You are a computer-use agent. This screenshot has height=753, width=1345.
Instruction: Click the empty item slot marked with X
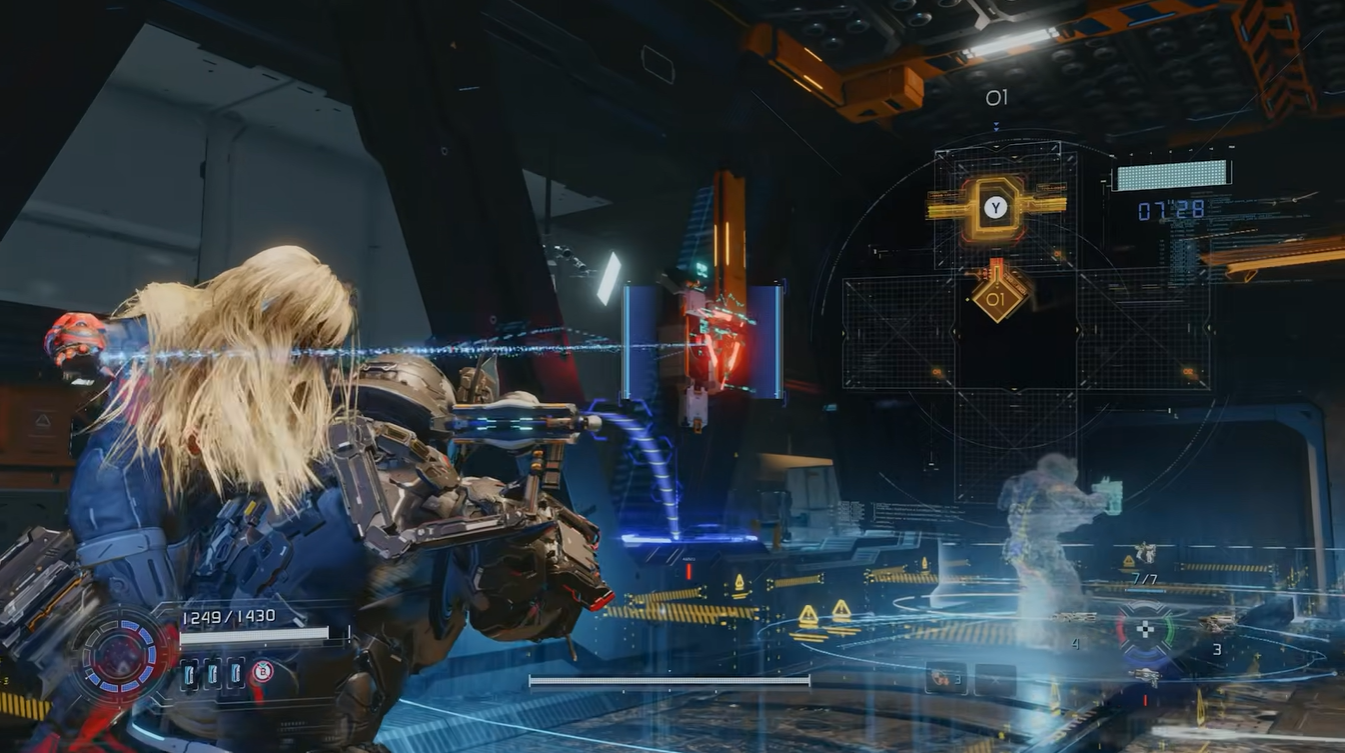995,677
